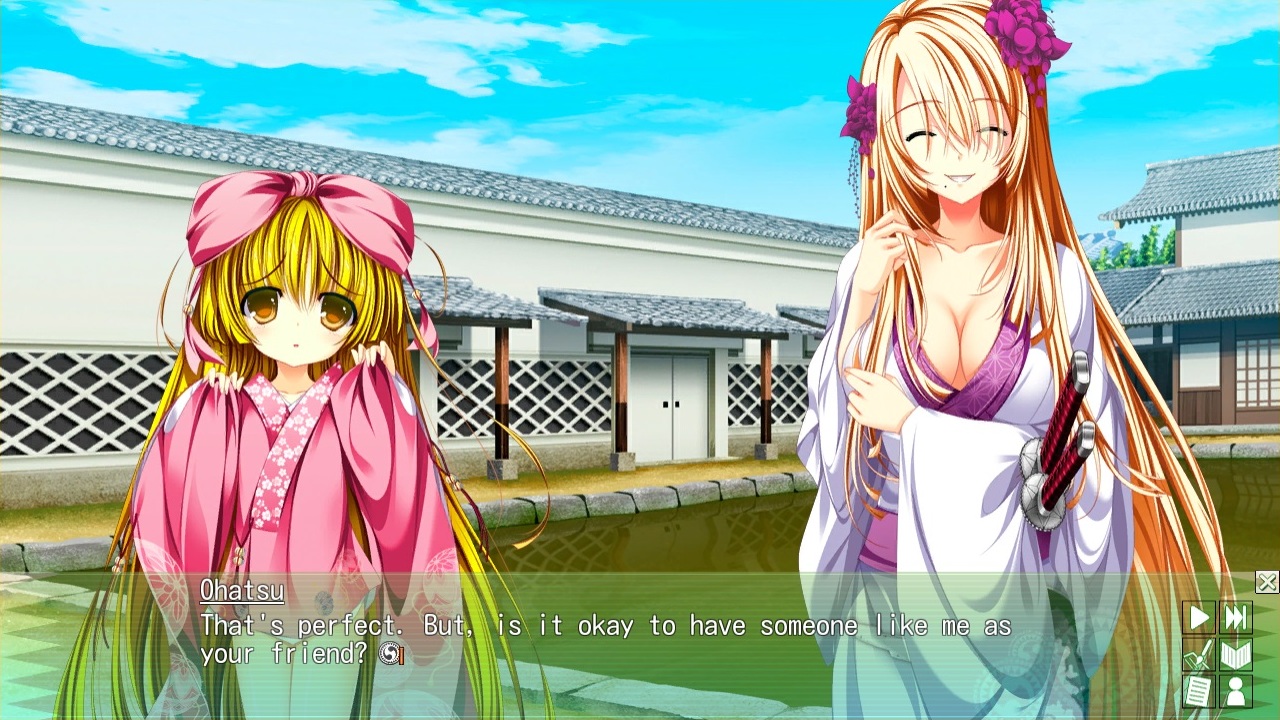Click the speaker name Ohatsu

pyautogui.click(x=240, y=590)
